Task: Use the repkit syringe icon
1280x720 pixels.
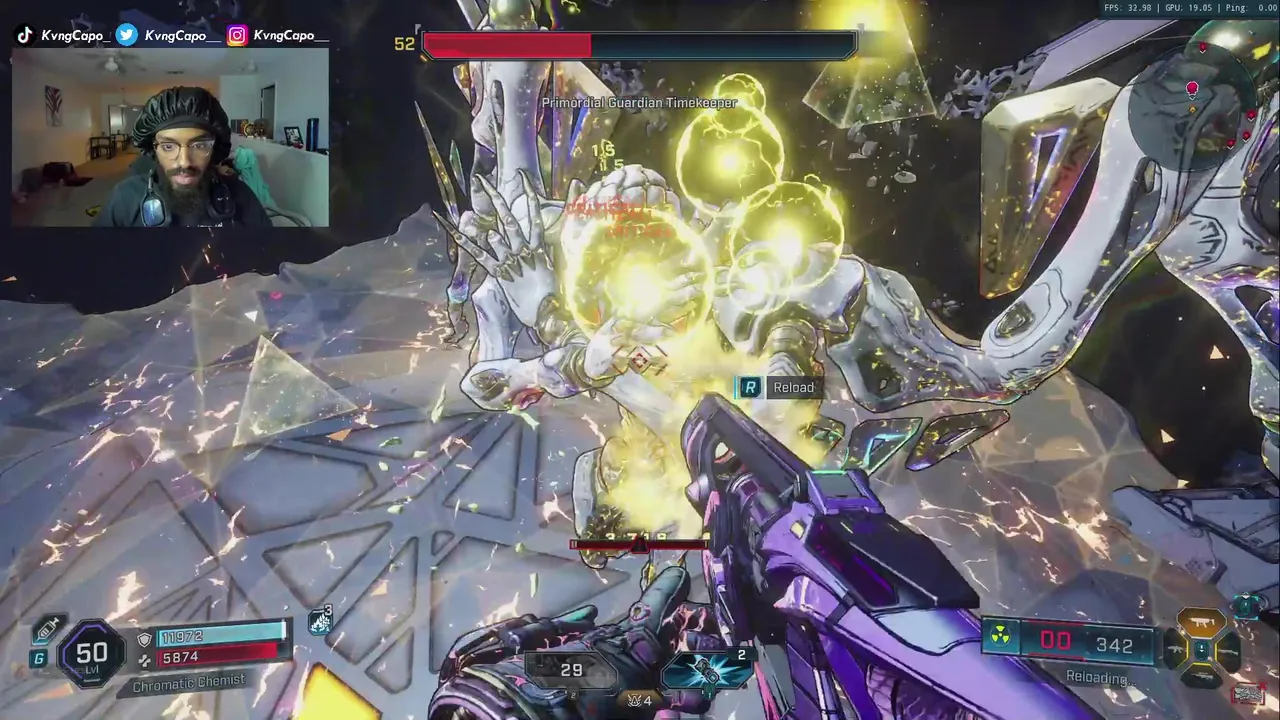Action: pyautogui.click(x=46, y=630)
